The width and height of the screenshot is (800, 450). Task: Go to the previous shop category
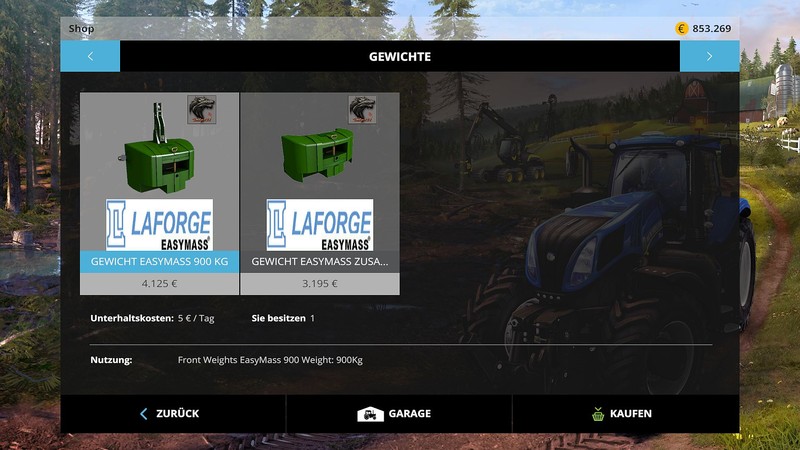pos(90,57)
